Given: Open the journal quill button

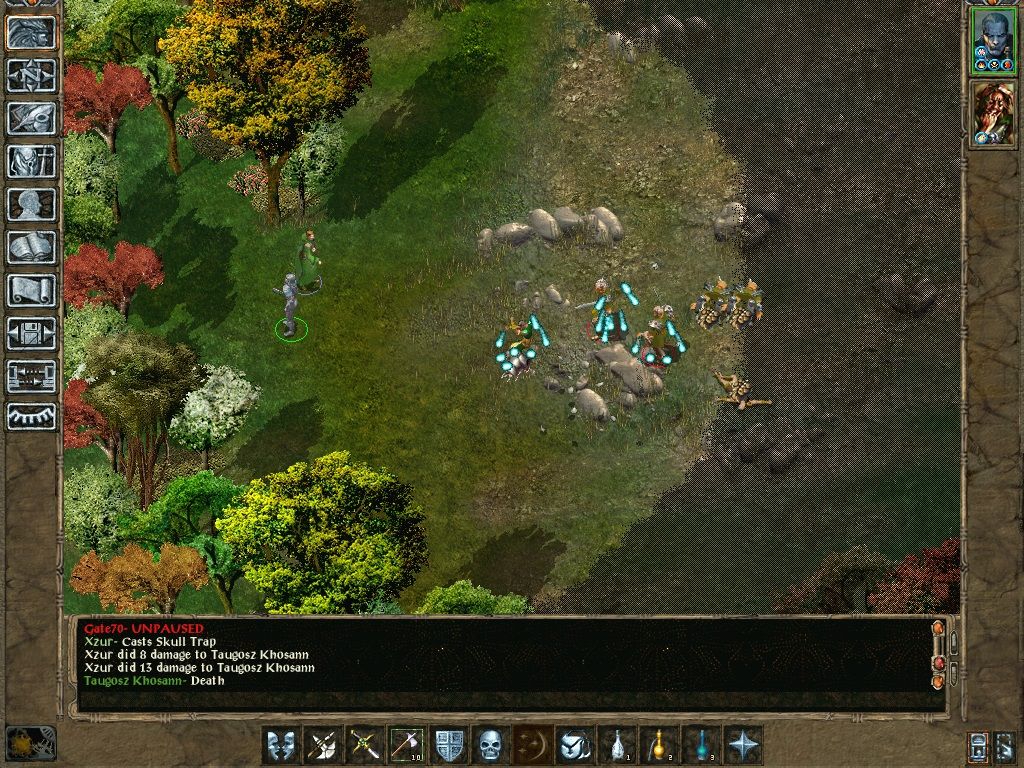Looking at the screenshot, I should point(31,118).
